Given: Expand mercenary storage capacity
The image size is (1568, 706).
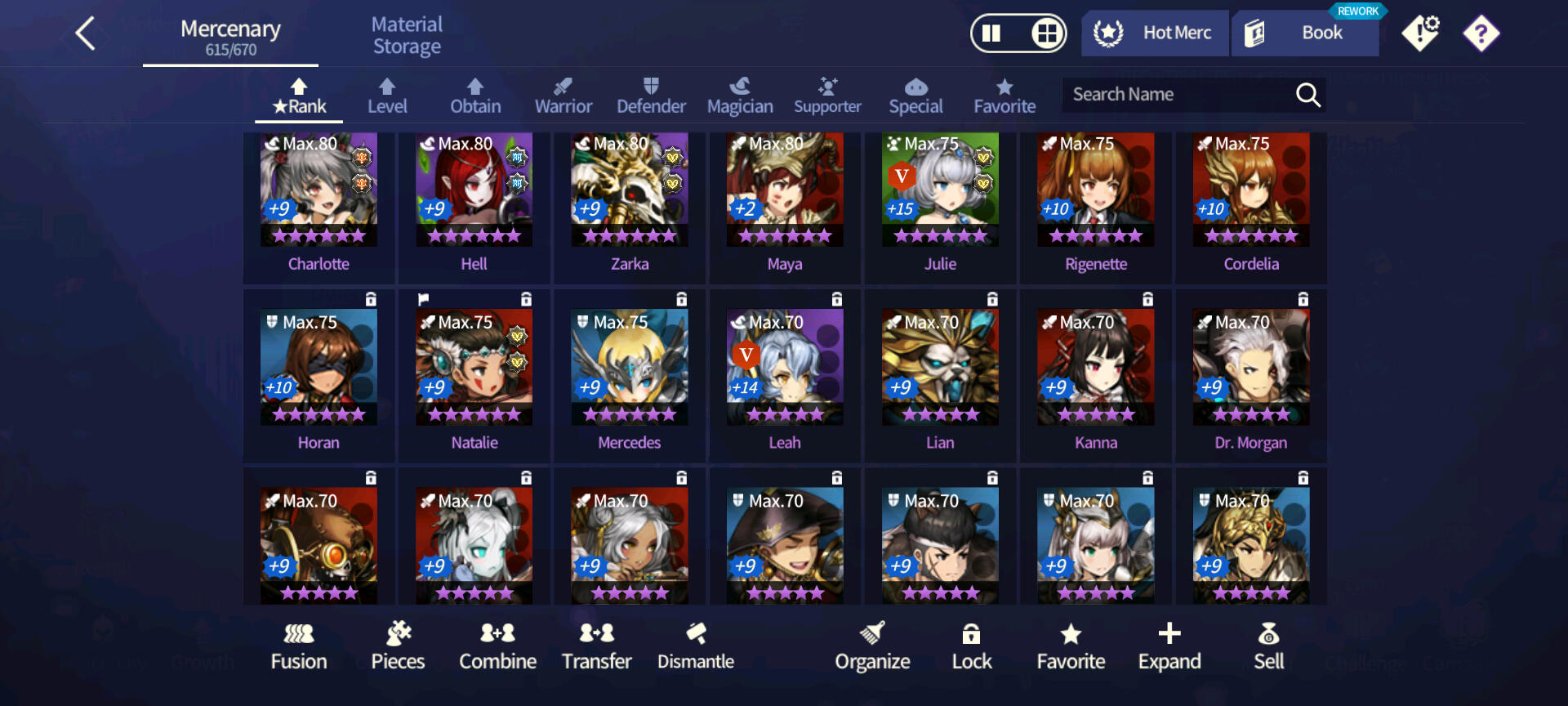Looking at the screenshot, I should point(1169,646).
